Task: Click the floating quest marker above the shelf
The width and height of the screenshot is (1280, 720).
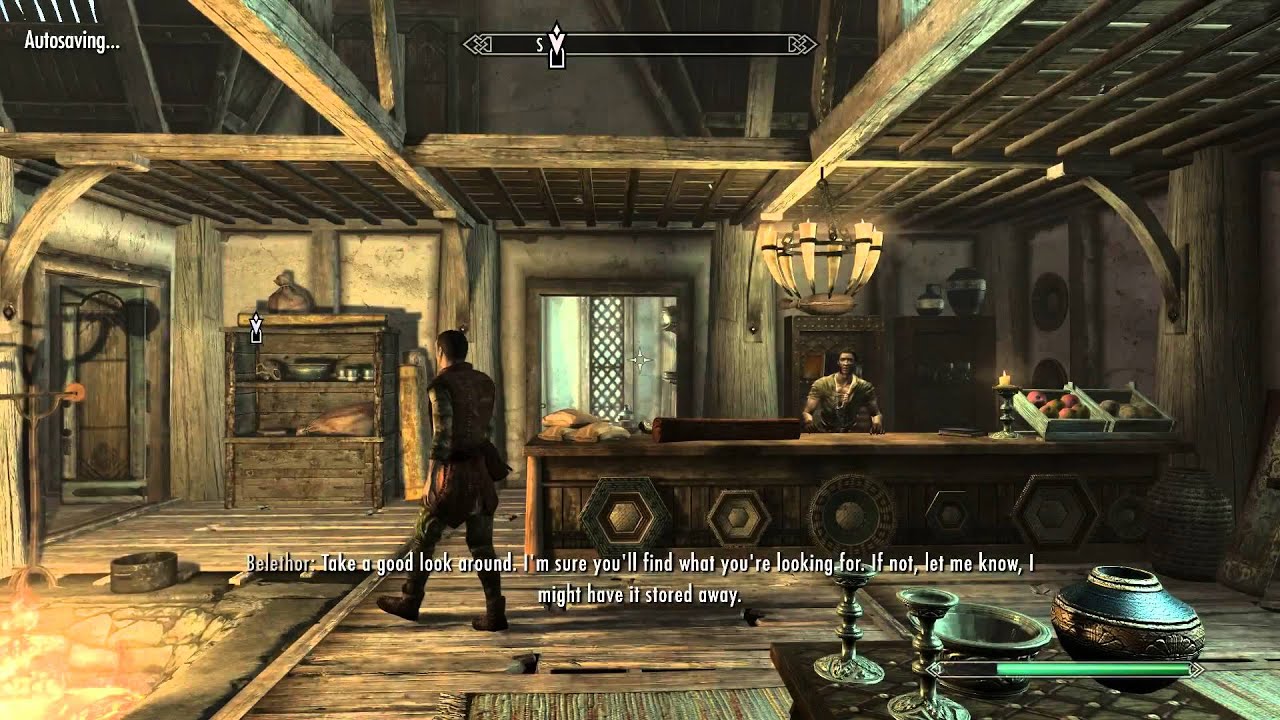Action: (256, 327)
